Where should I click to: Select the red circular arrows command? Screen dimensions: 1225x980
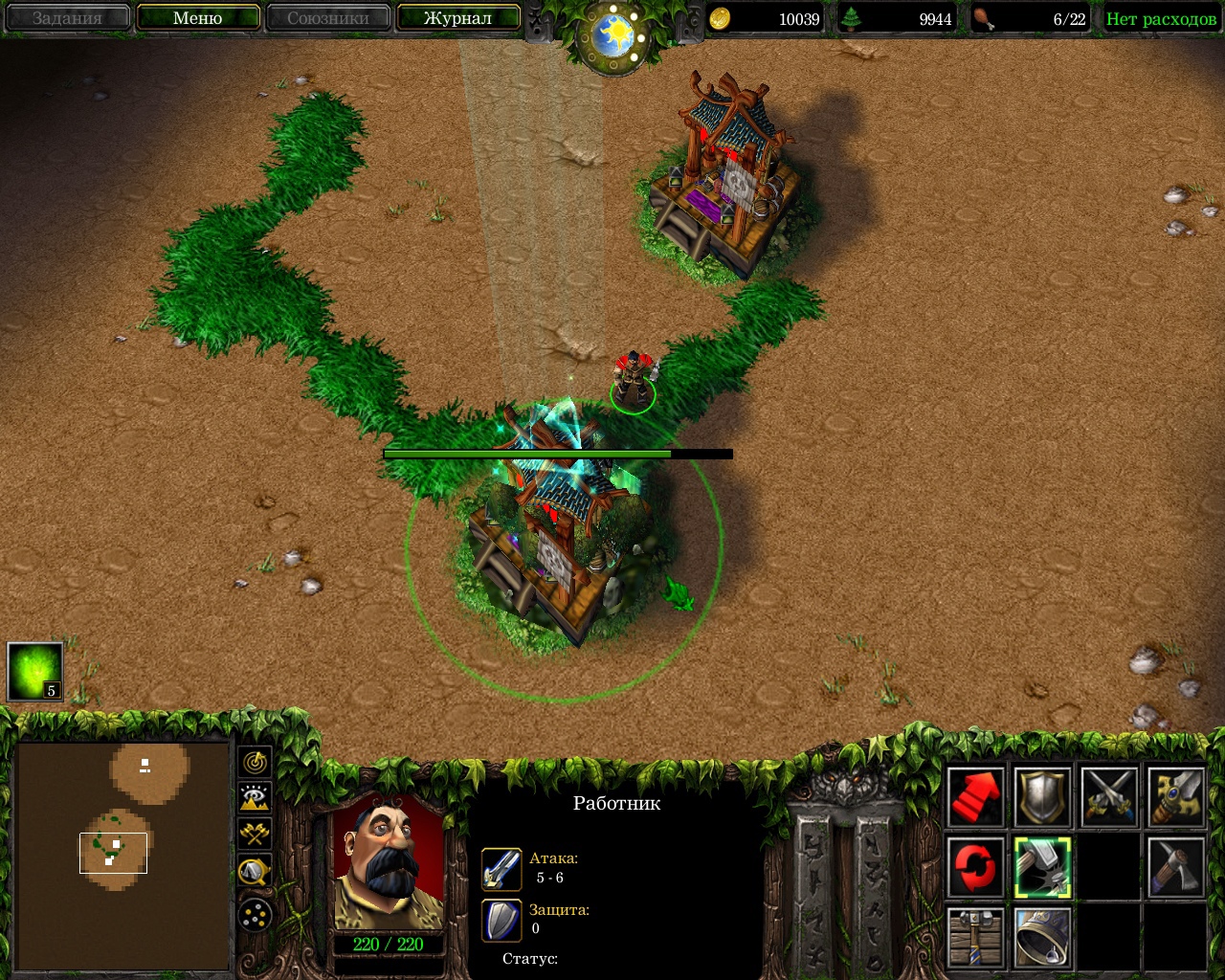976,867
